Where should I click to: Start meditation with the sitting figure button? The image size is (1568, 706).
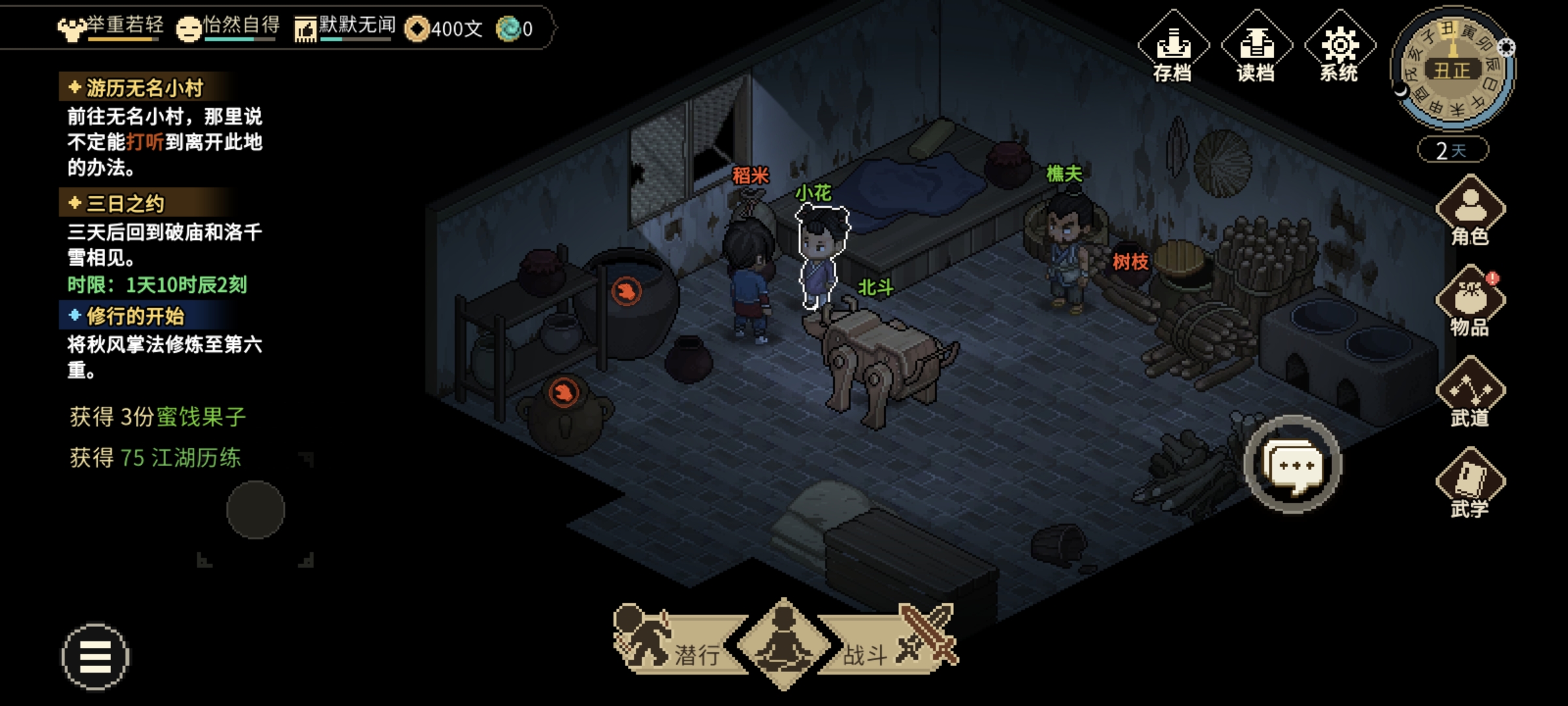tap(783, 643)
